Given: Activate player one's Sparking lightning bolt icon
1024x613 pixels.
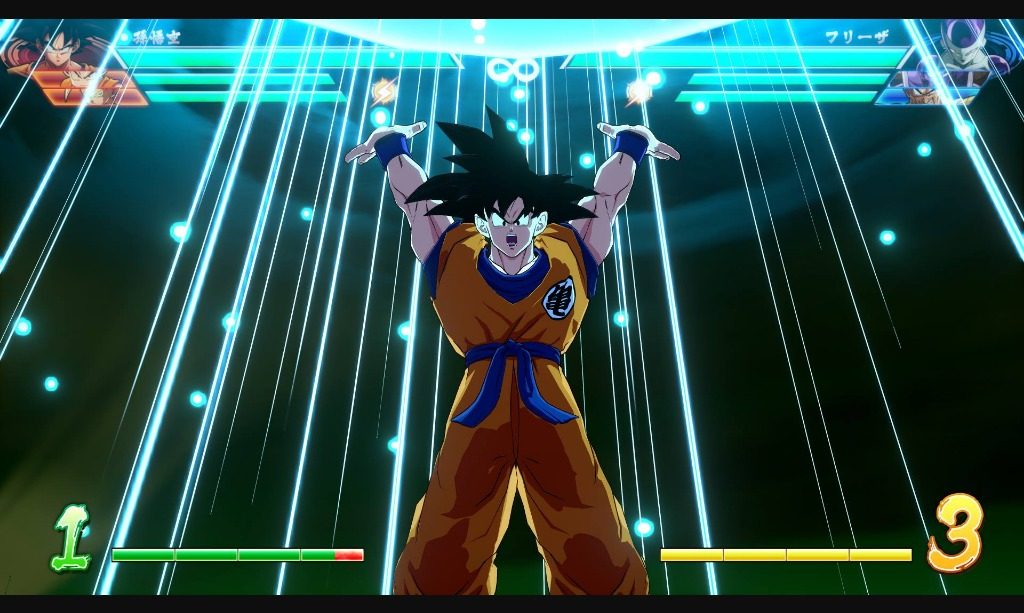Looking at the screenshot, I should point(384,92).
